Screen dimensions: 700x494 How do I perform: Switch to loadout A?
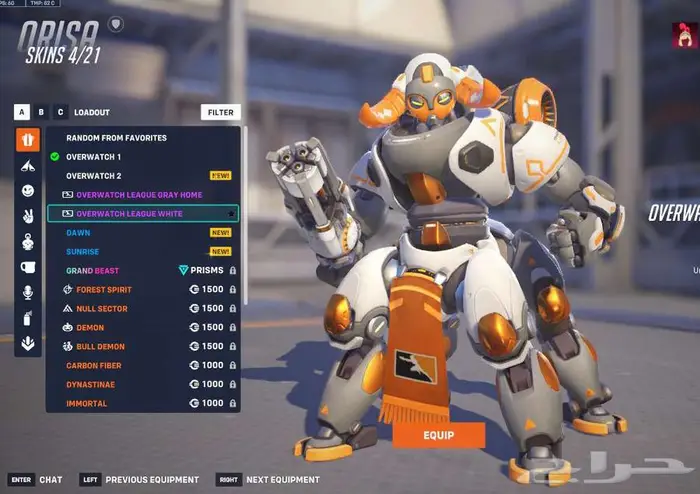tap(22, 113)
